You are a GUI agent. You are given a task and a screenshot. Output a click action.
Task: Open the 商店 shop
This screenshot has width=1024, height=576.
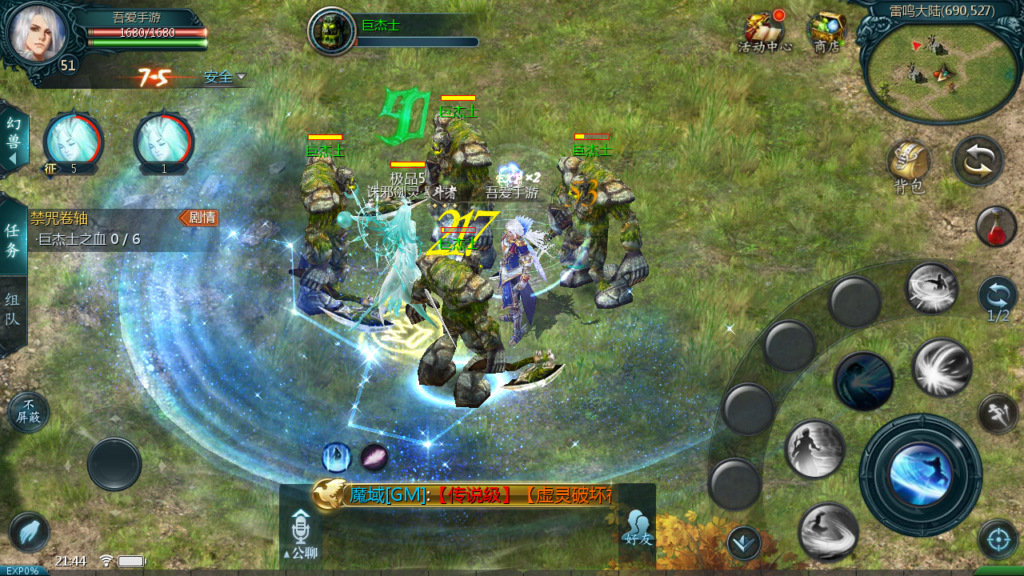[826, 32]
